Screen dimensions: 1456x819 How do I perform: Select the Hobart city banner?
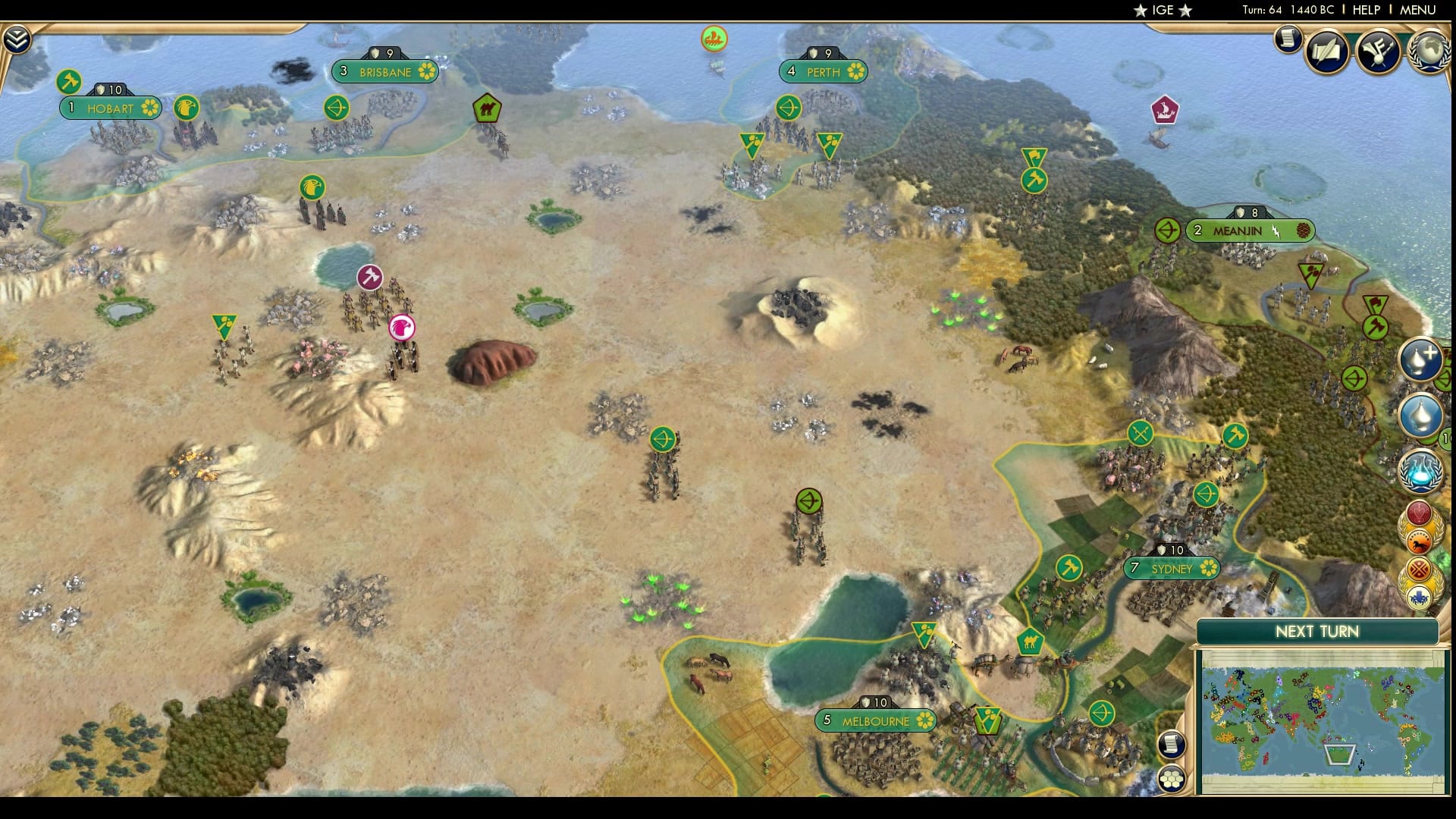coord(110,108)
